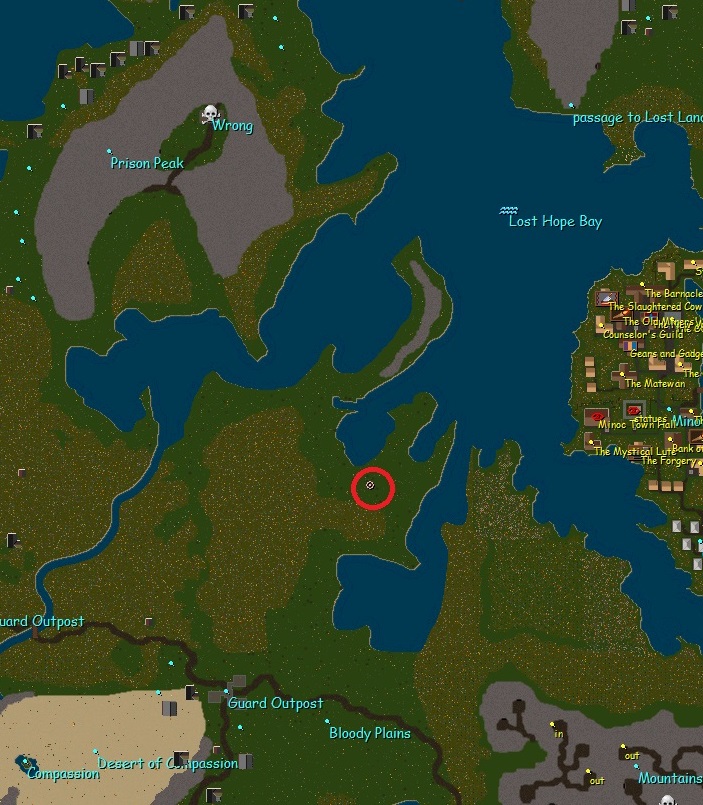Select the Prison Peak map marker

(x=110, y=152)
